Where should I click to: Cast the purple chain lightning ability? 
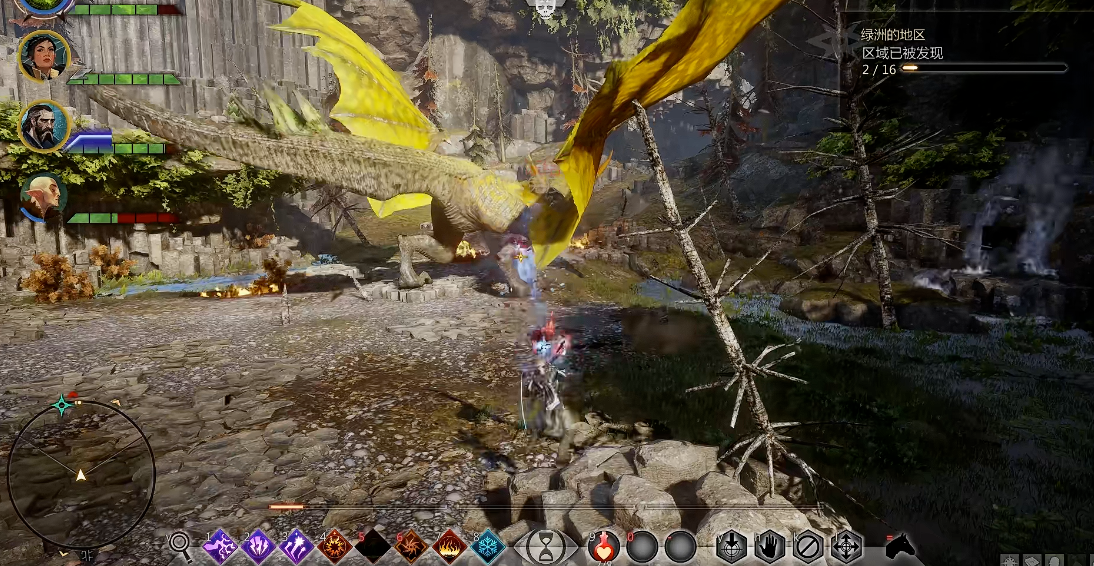coord(220,546)
